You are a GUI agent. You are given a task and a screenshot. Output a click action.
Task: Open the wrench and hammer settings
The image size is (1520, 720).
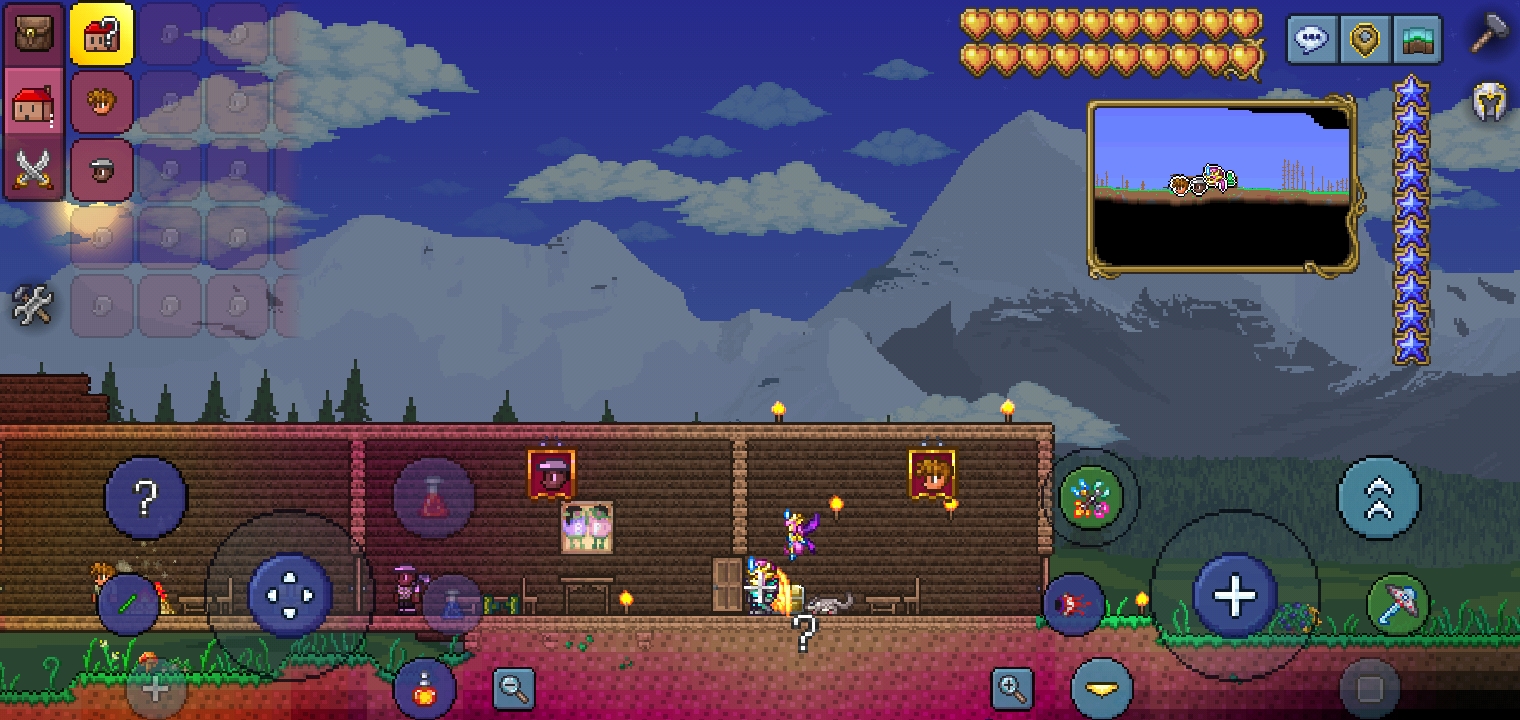pyautogui.click(x=32, y=305)
